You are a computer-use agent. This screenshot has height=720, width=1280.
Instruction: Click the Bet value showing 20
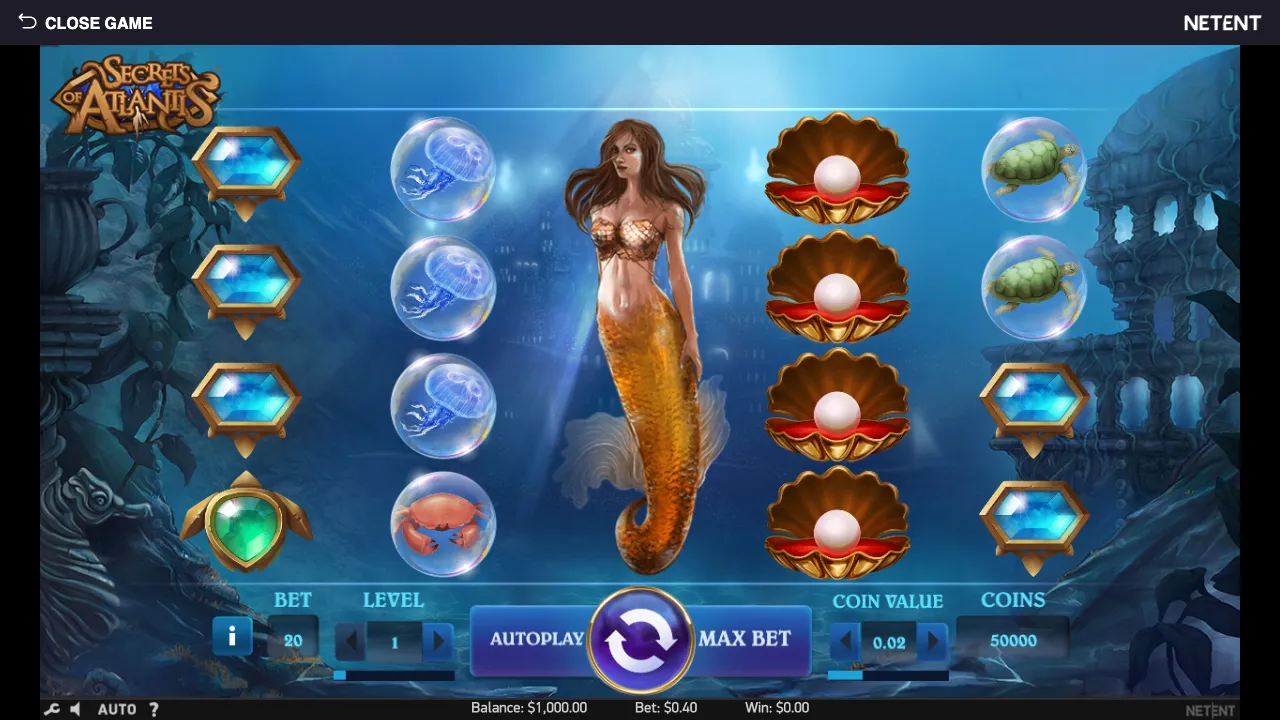tap(292, 640)
